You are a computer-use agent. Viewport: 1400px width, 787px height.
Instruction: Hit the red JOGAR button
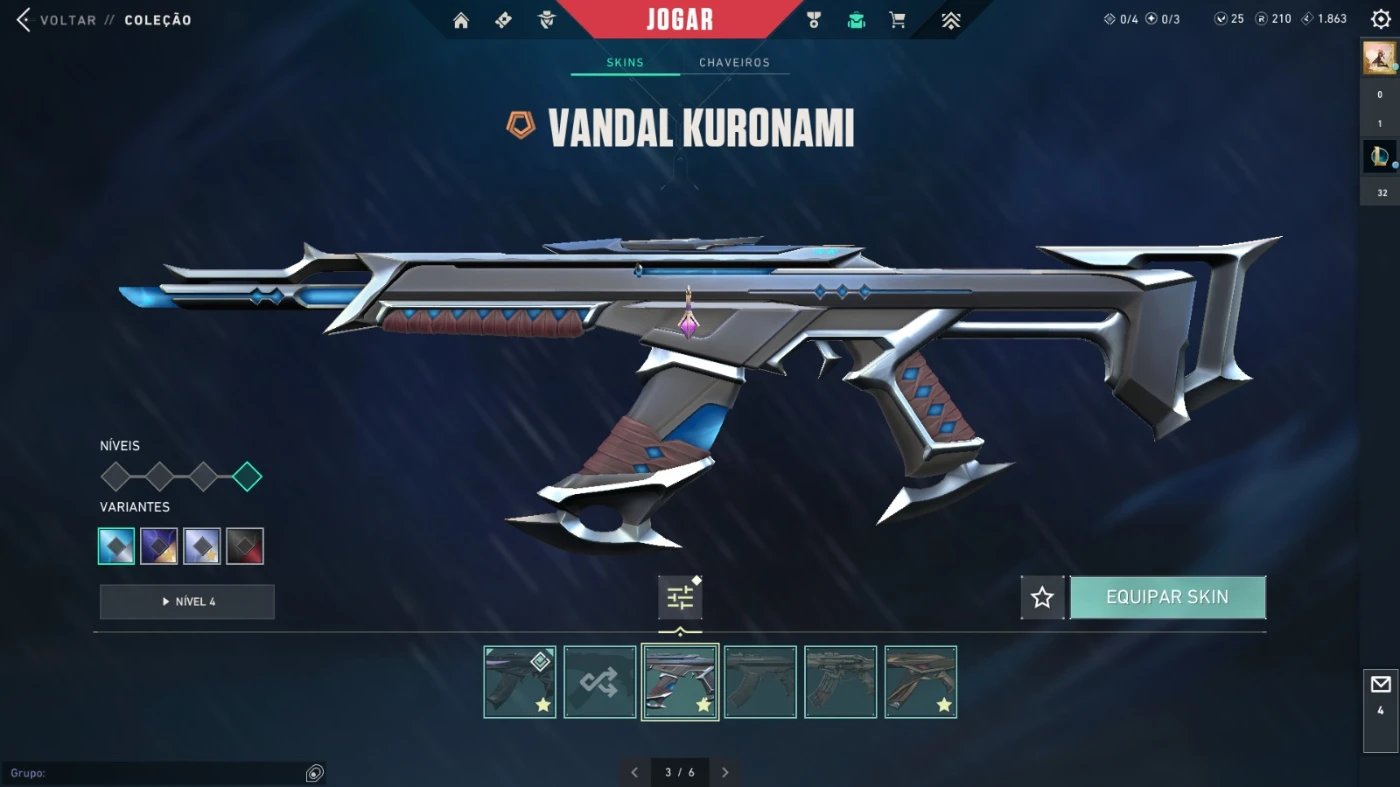(680, 19)
